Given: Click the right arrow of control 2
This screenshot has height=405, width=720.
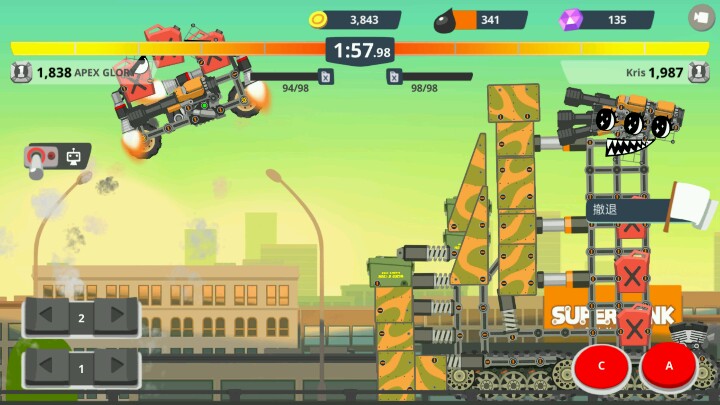Looking at the screenshot, I should click(114, 318).
